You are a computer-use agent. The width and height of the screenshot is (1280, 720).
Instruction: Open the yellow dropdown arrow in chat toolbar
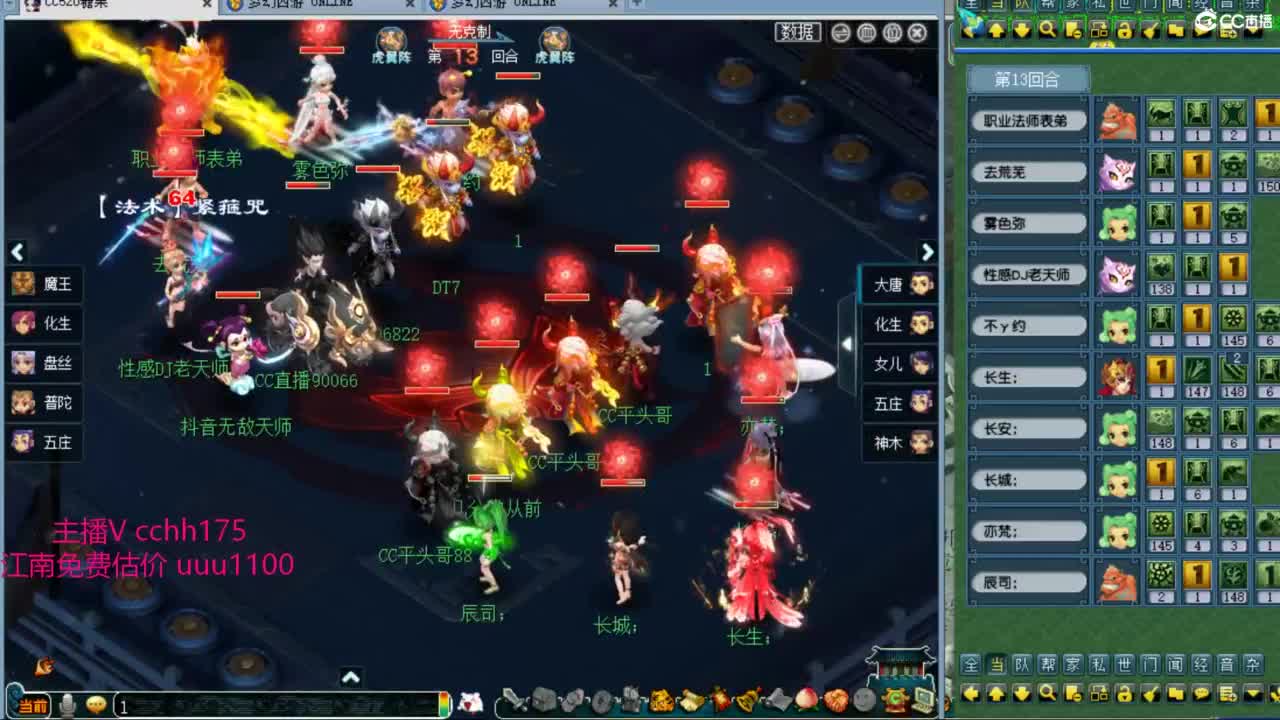pyautogui.click(x=1253, y=695)
